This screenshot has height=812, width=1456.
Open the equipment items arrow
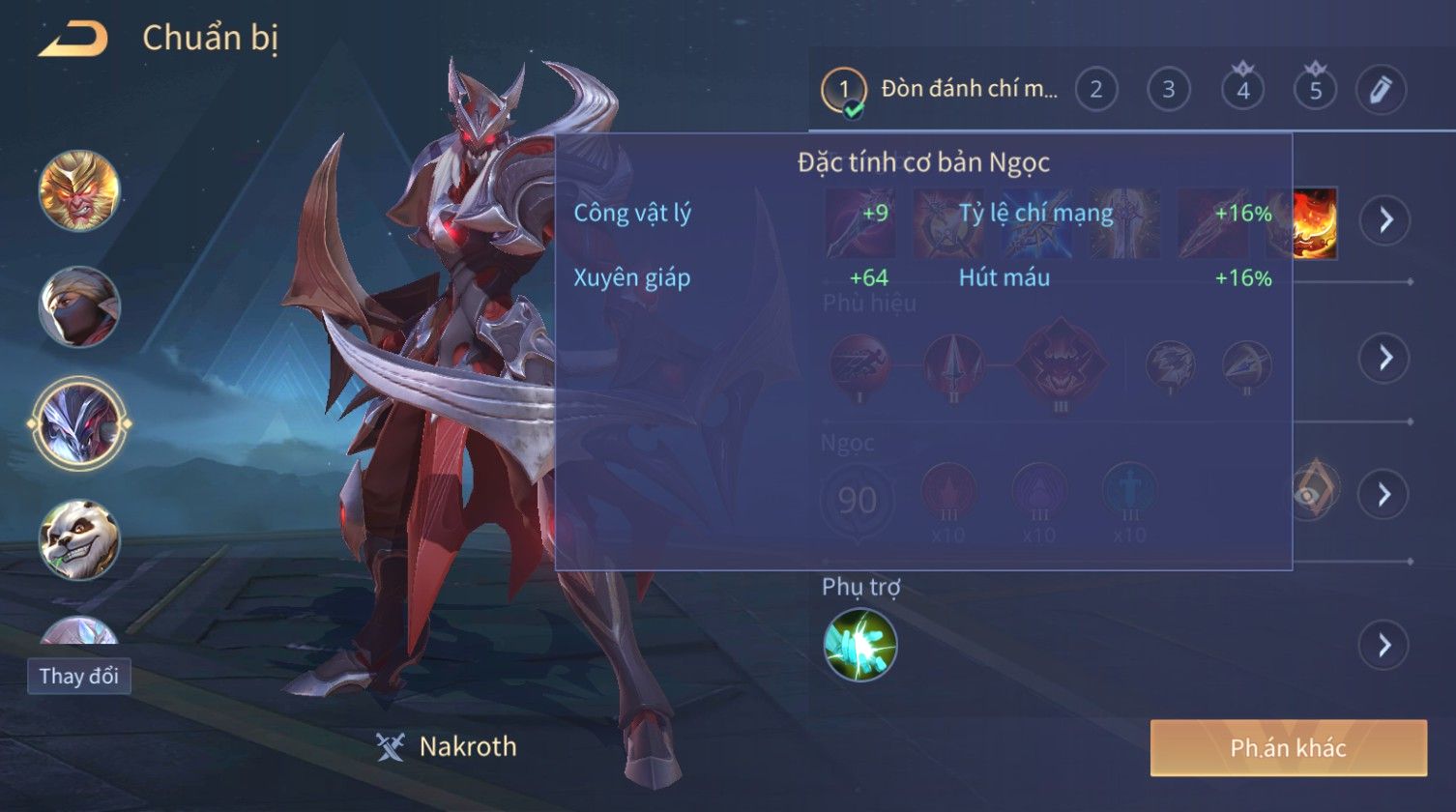[x=1385, y=220]
